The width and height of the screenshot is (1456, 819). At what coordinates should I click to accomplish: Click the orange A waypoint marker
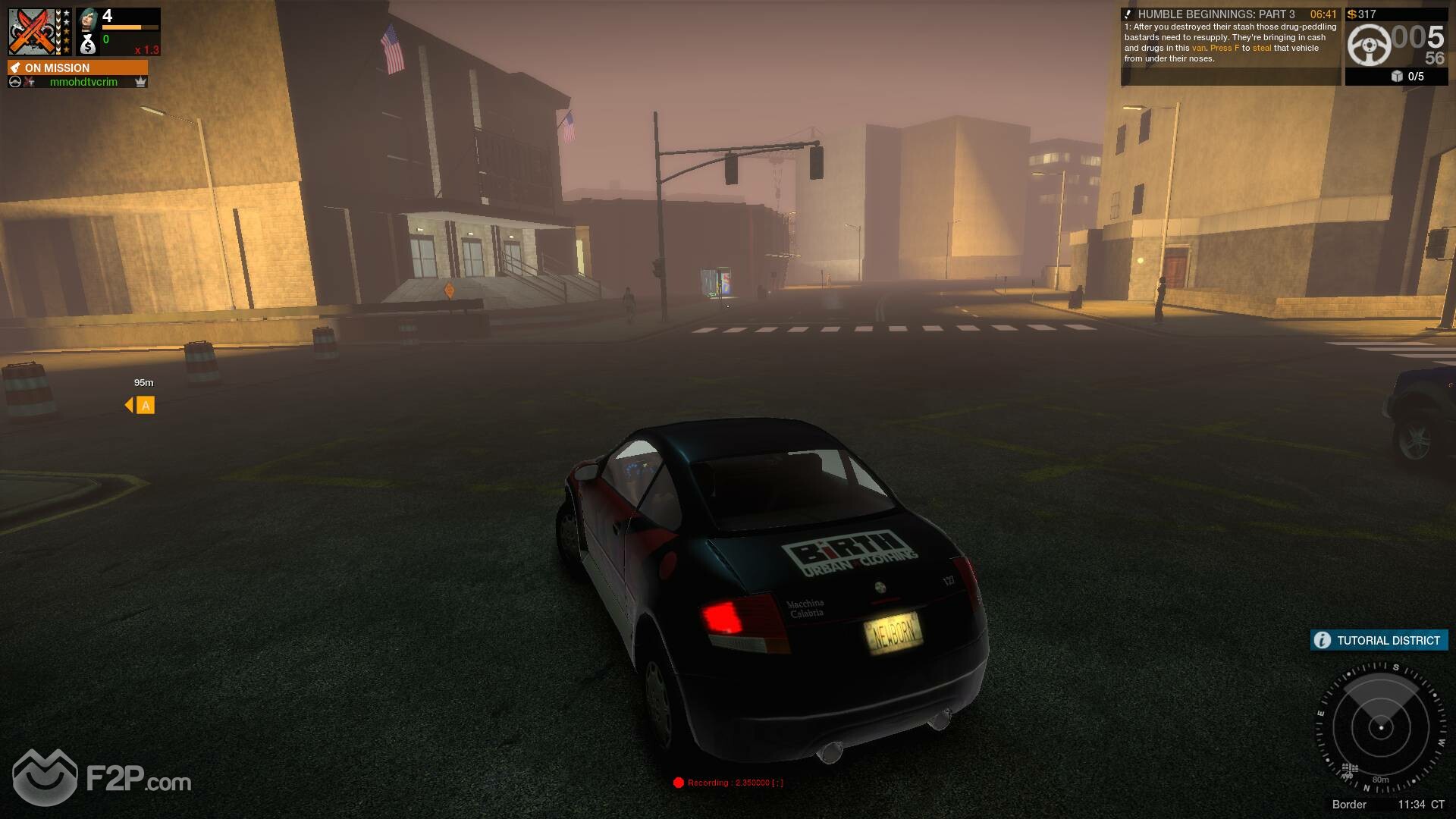pyautogui.click(x=145, y=406)
